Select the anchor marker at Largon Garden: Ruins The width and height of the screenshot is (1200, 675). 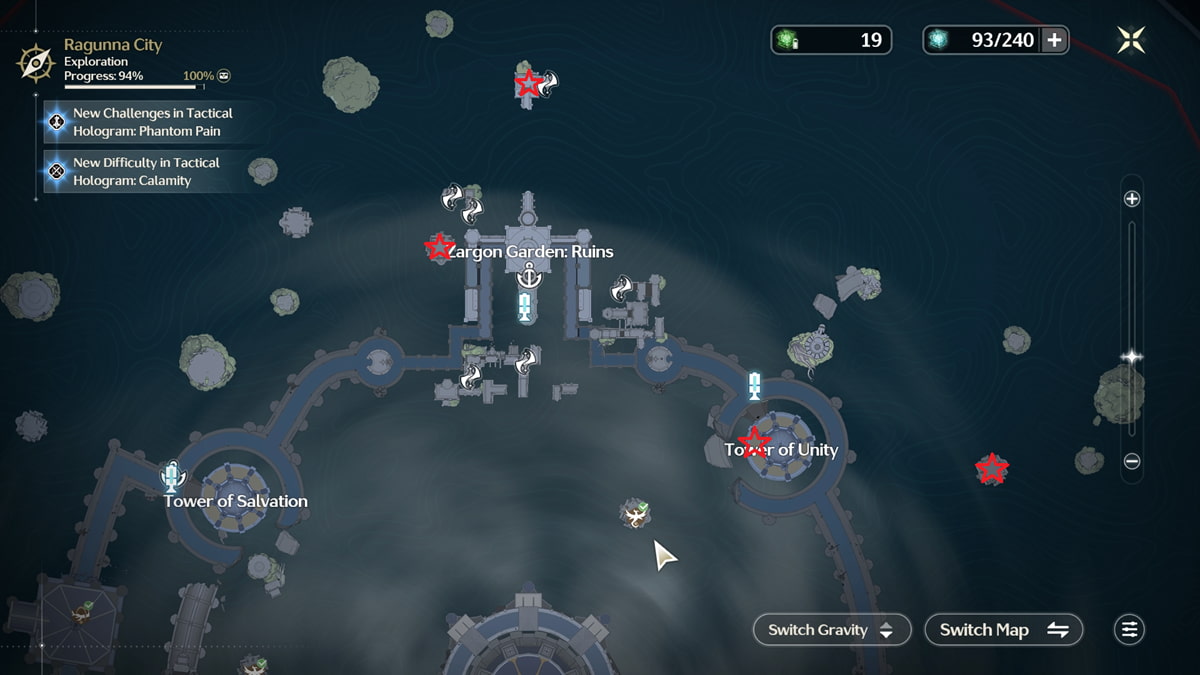coord(526,275)
